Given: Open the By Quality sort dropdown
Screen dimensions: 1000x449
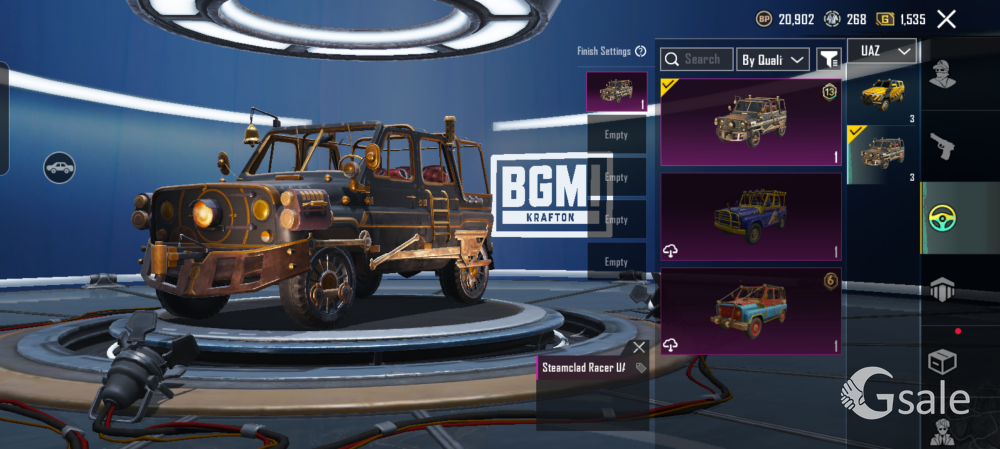Looking at the screenshot, I should point(773,60).
